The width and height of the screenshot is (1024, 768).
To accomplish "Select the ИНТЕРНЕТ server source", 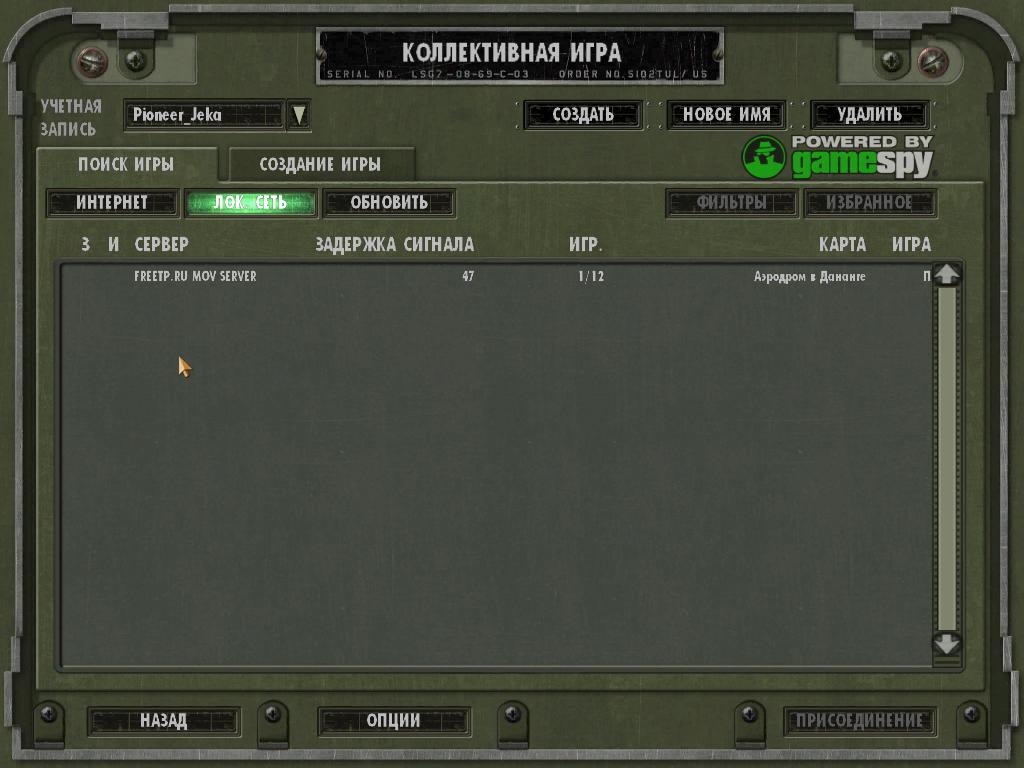I will 112,203.
